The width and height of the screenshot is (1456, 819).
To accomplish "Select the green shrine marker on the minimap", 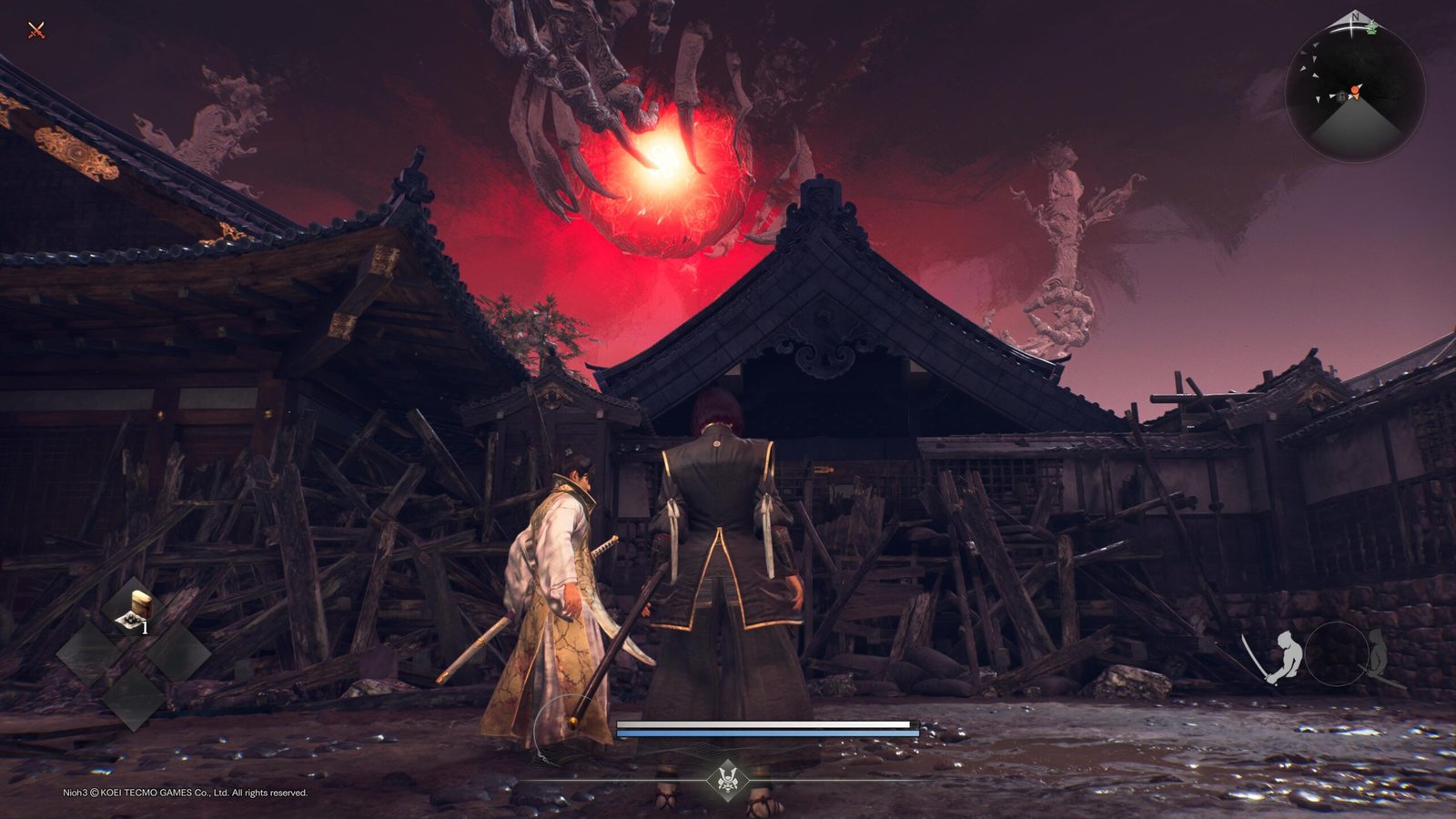I will [x=1371, y=27].
